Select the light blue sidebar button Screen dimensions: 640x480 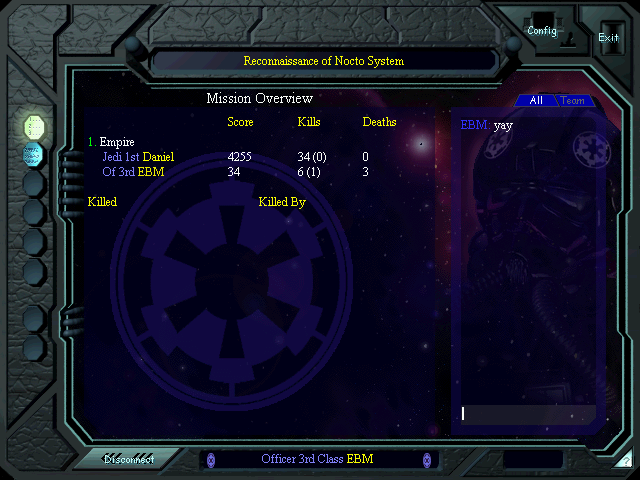click(33, 154)
